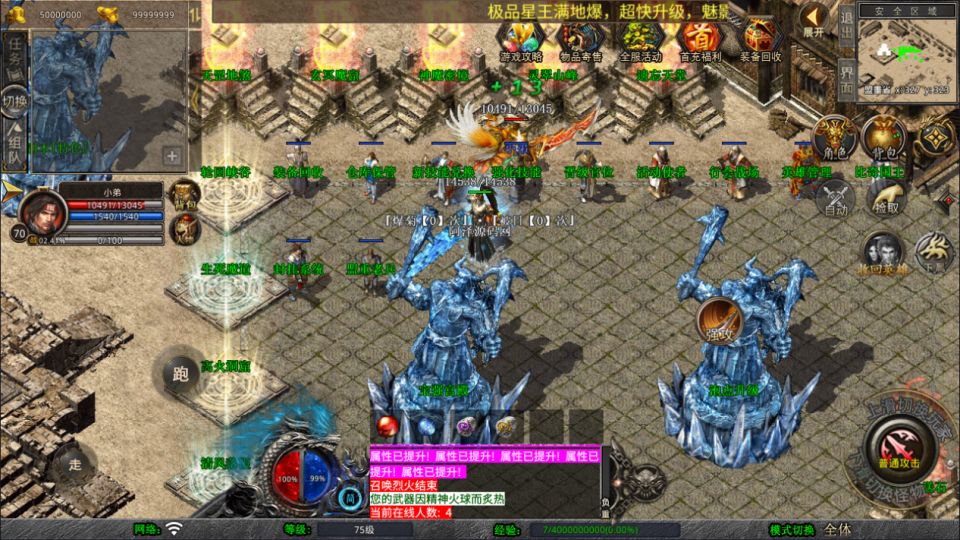Image resolution: width=960 pixels, height=540 pixels.
Task: Open the 物品寄售 item consignment icon
Action: click(x=580, y=38)
